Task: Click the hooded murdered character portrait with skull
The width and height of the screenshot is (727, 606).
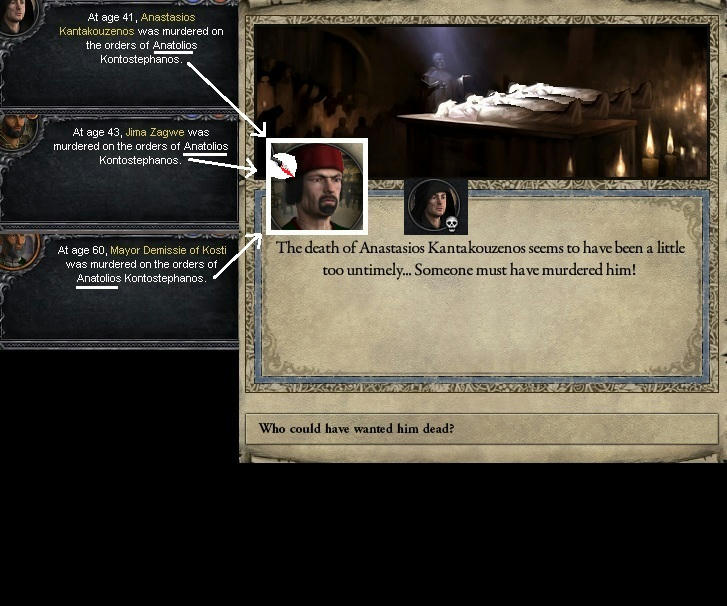Action: pos(435,206)
